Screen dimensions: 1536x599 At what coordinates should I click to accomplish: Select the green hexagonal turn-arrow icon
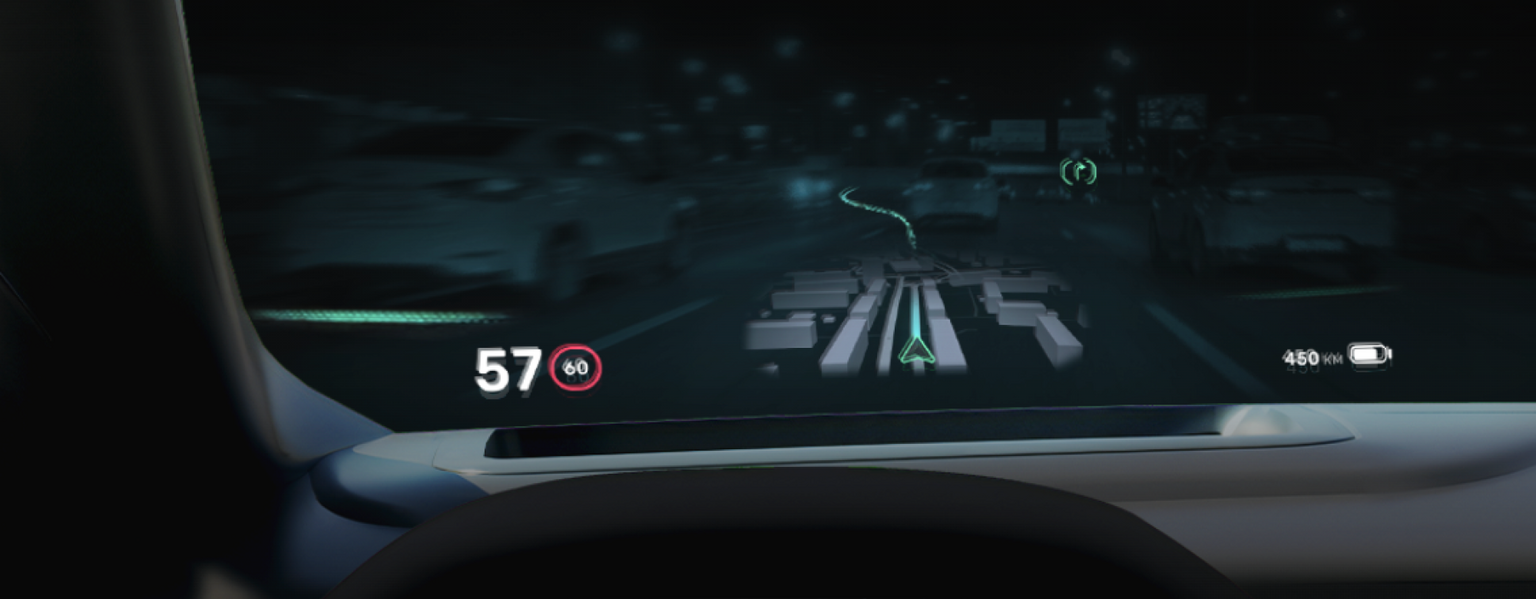click(1078, 171)
